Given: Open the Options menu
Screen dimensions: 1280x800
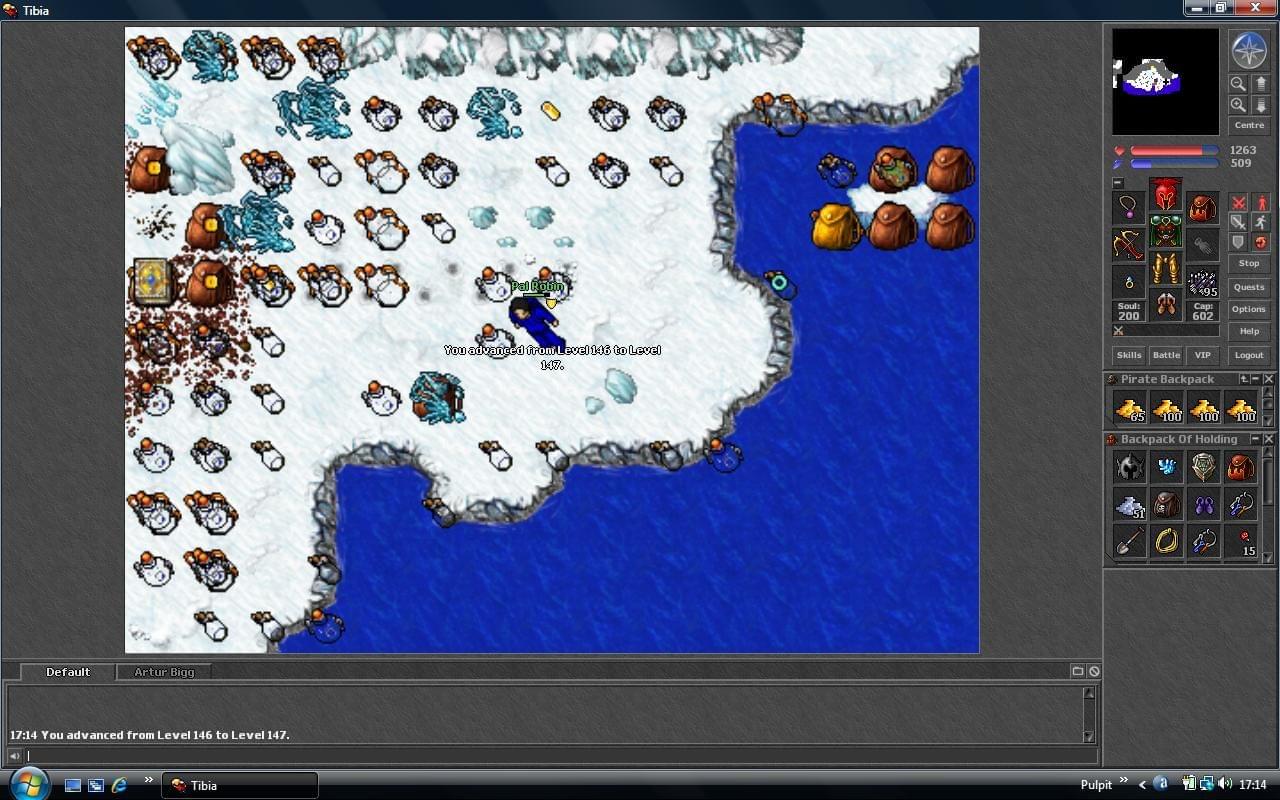Looking at the screenshot, I should [x=1249, y=309].
